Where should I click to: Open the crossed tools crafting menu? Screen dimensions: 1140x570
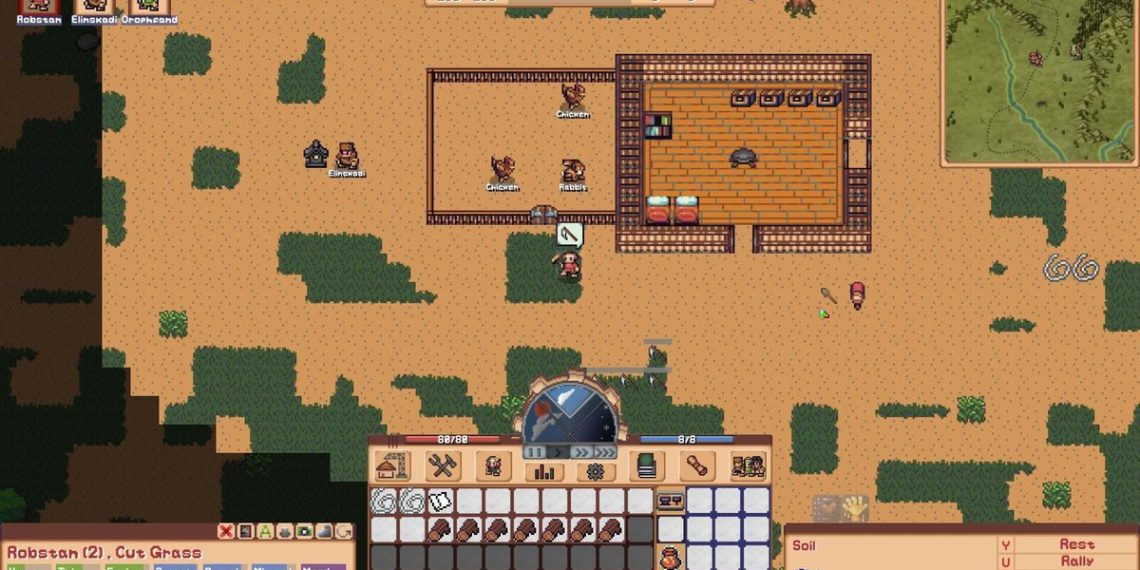pos(441,466)
